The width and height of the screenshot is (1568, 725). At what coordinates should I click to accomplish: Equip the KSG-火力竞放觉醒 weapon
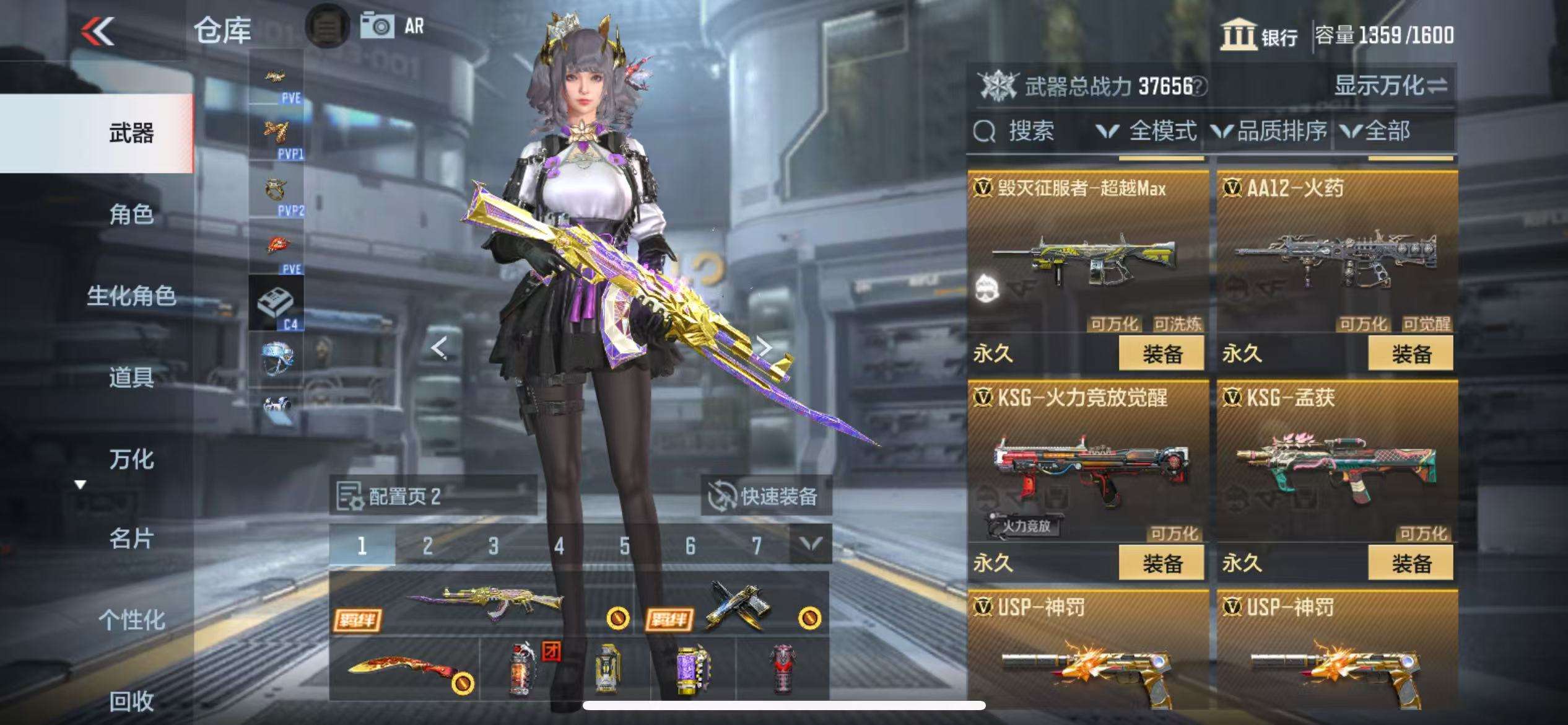[1162, 563]
